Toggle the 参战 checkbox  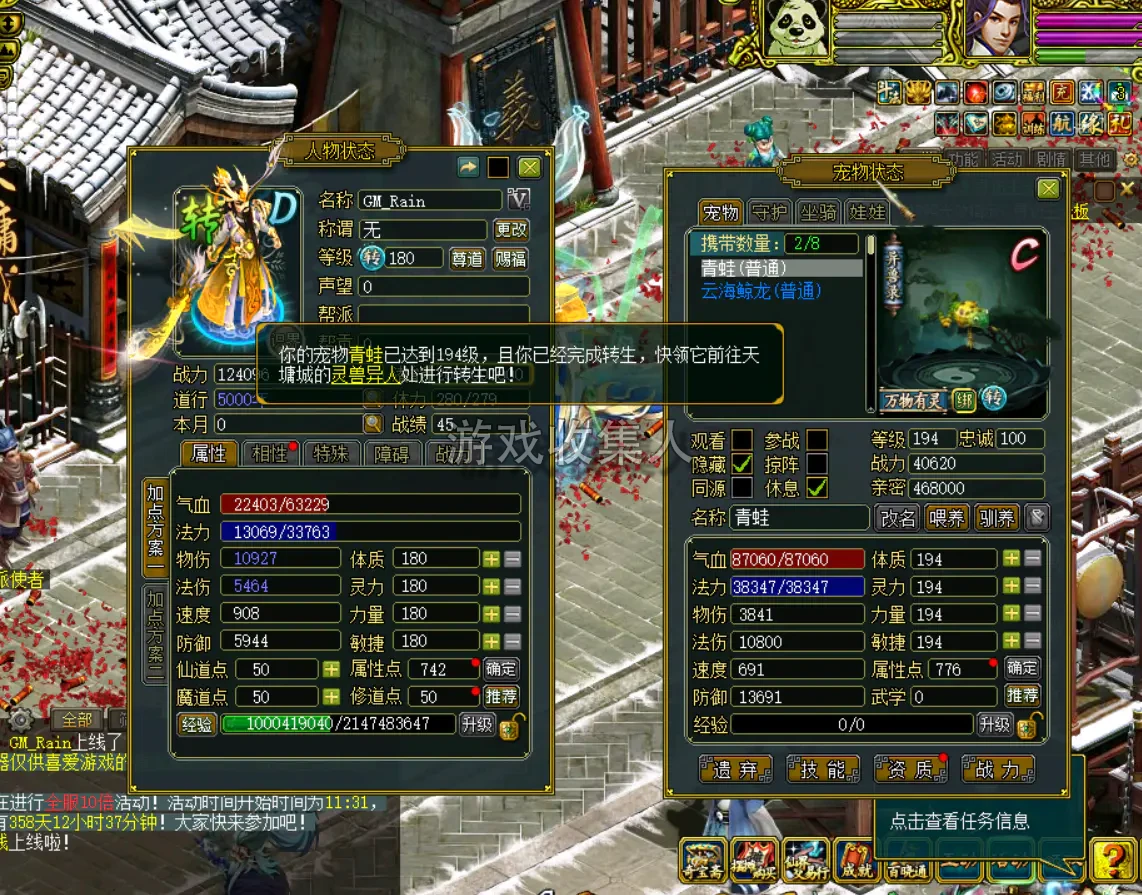pyautogui.click(x=818, y=440)
